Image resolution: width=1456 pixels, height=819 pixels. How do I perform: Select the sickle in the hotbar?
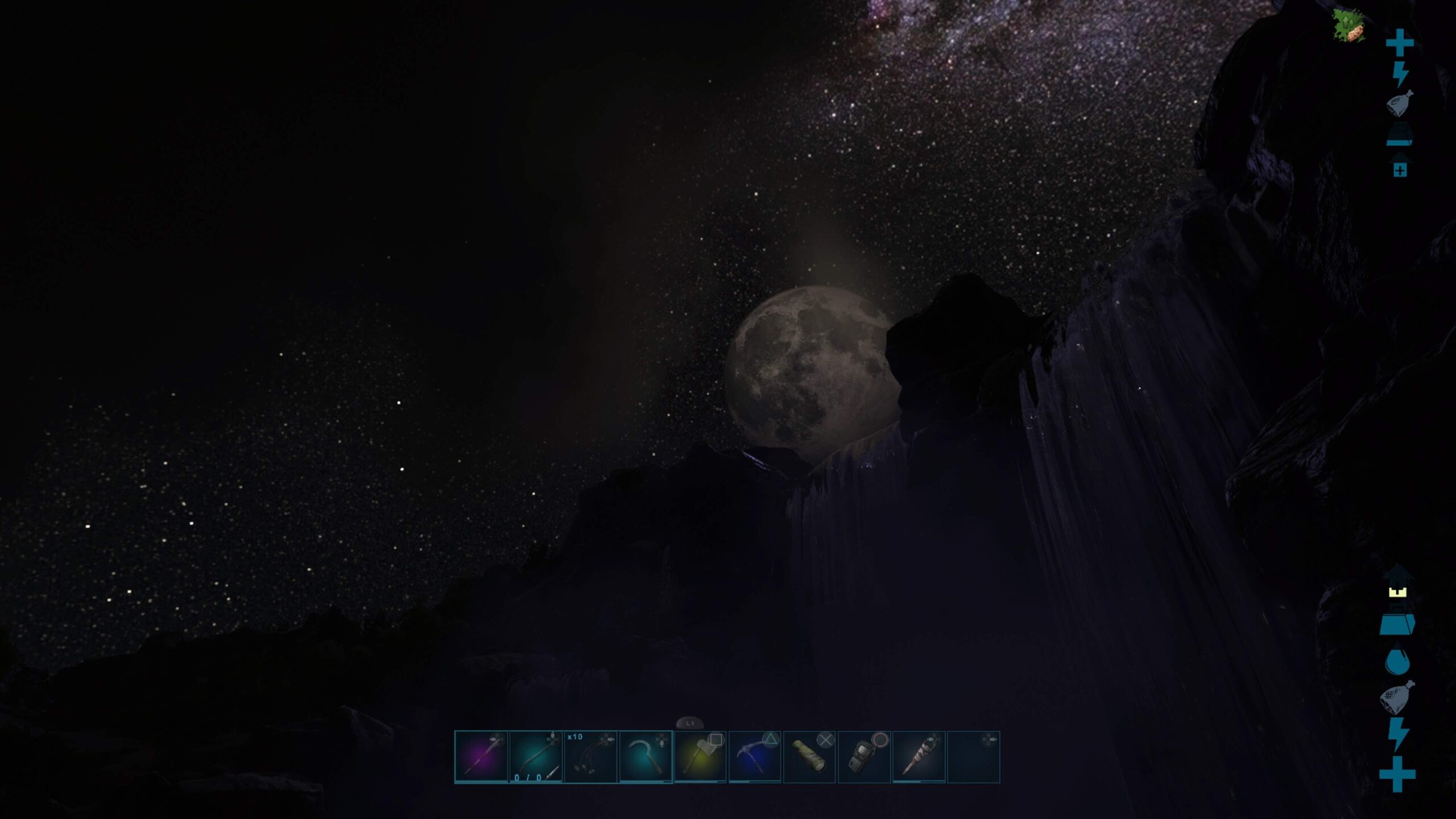tap(645, 757)
